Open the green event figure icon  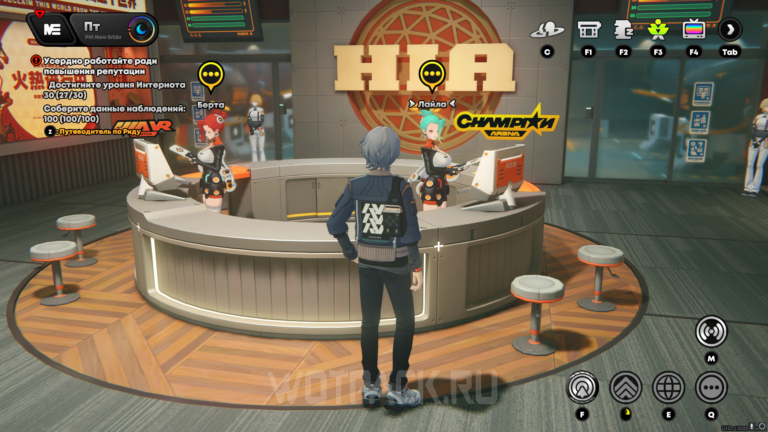click(658, 29)
